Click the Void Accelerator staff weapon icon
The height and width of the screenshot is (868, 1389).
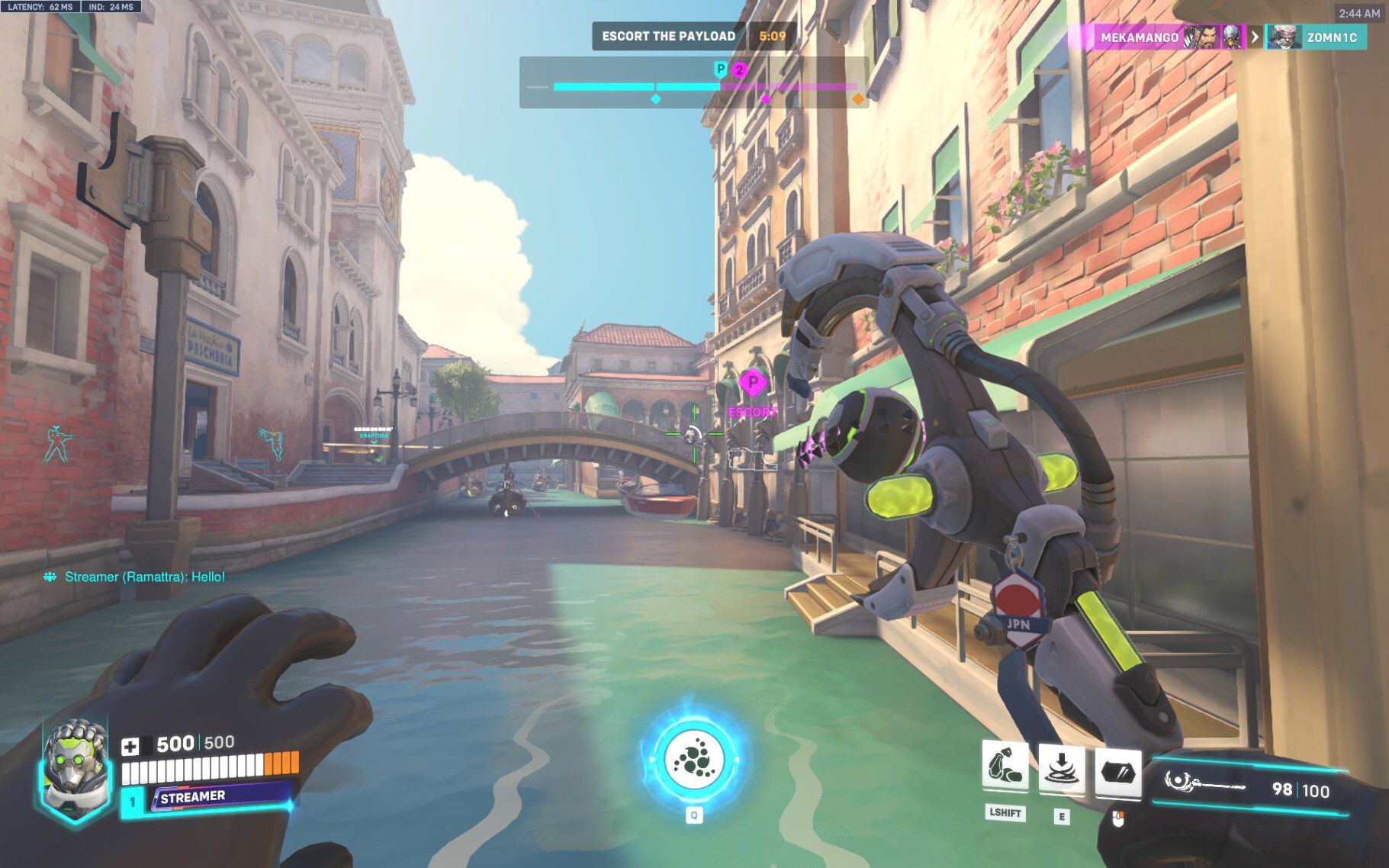point(1204,783)
